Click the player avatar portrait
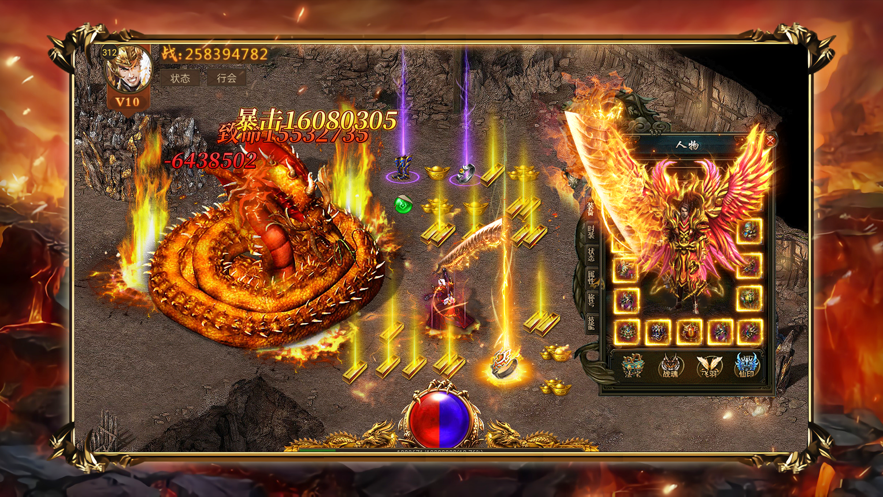 point(129,68)
